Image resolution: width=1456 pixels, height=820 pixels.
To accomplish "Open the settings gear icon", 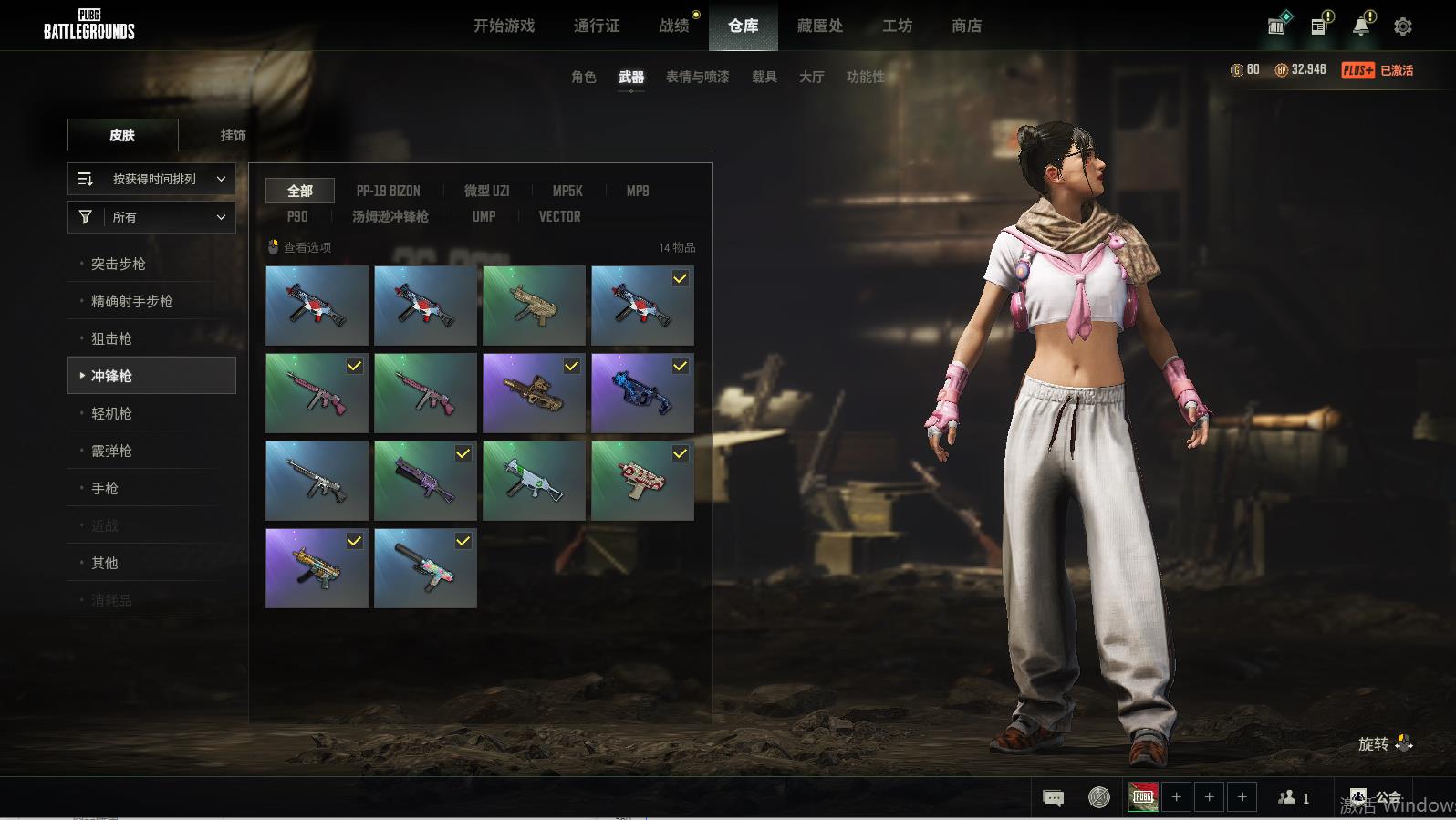I will (1403, 26).
